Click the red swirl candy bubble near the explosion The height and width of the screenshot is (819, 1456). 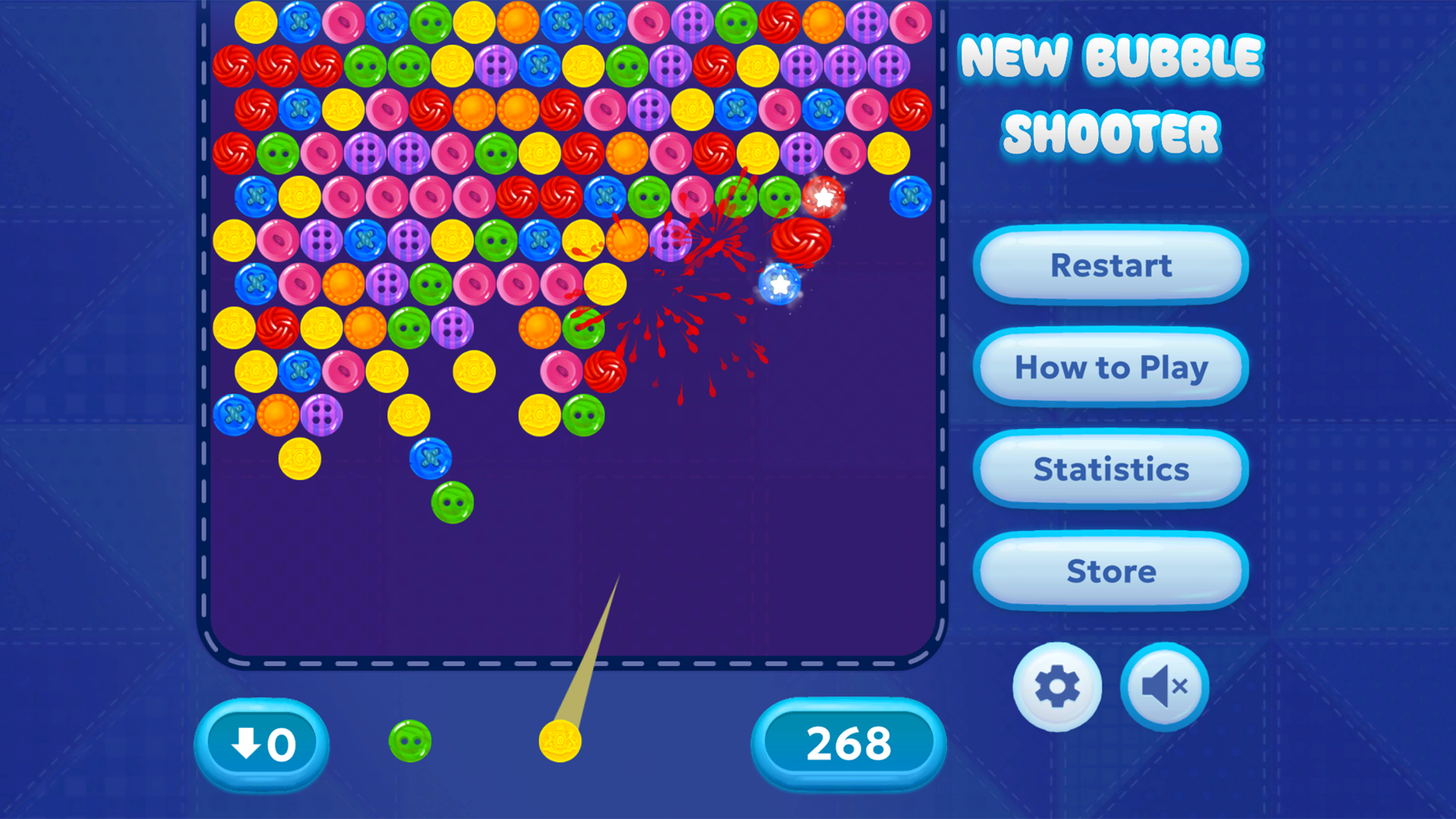pos(802,242)
